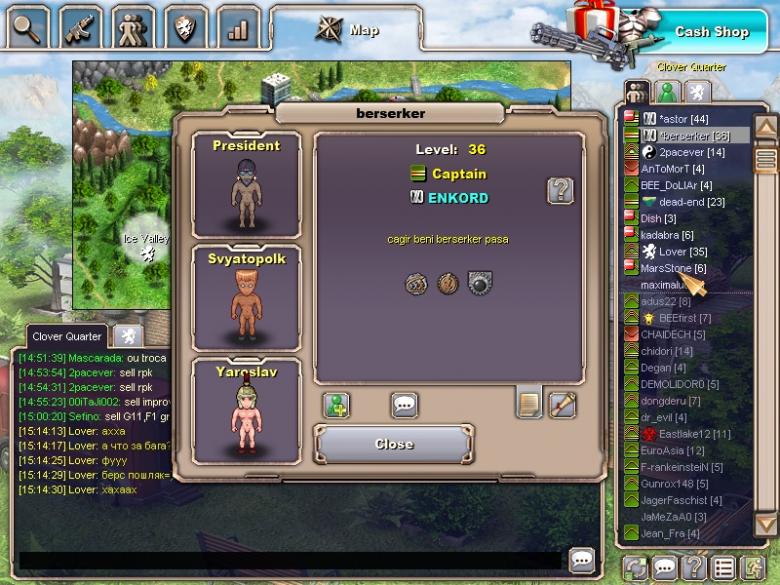Open the magnifying glass search tab
Image resolution: width=780 pixels, height=585 pixels.
pyautogui.click(x=28, y=28)
